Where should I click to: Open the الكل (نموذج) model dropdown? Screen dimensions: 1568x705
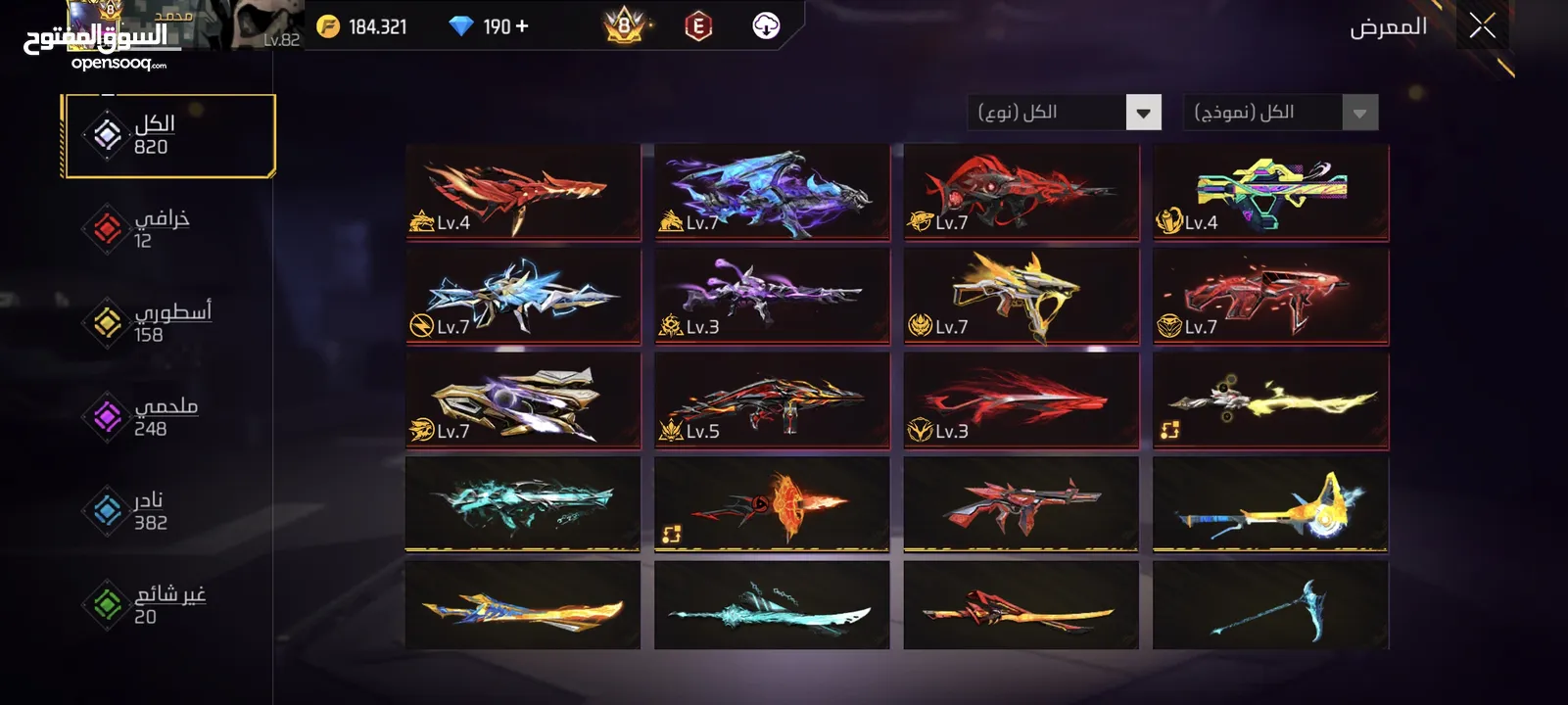[x=1280, y=113]
